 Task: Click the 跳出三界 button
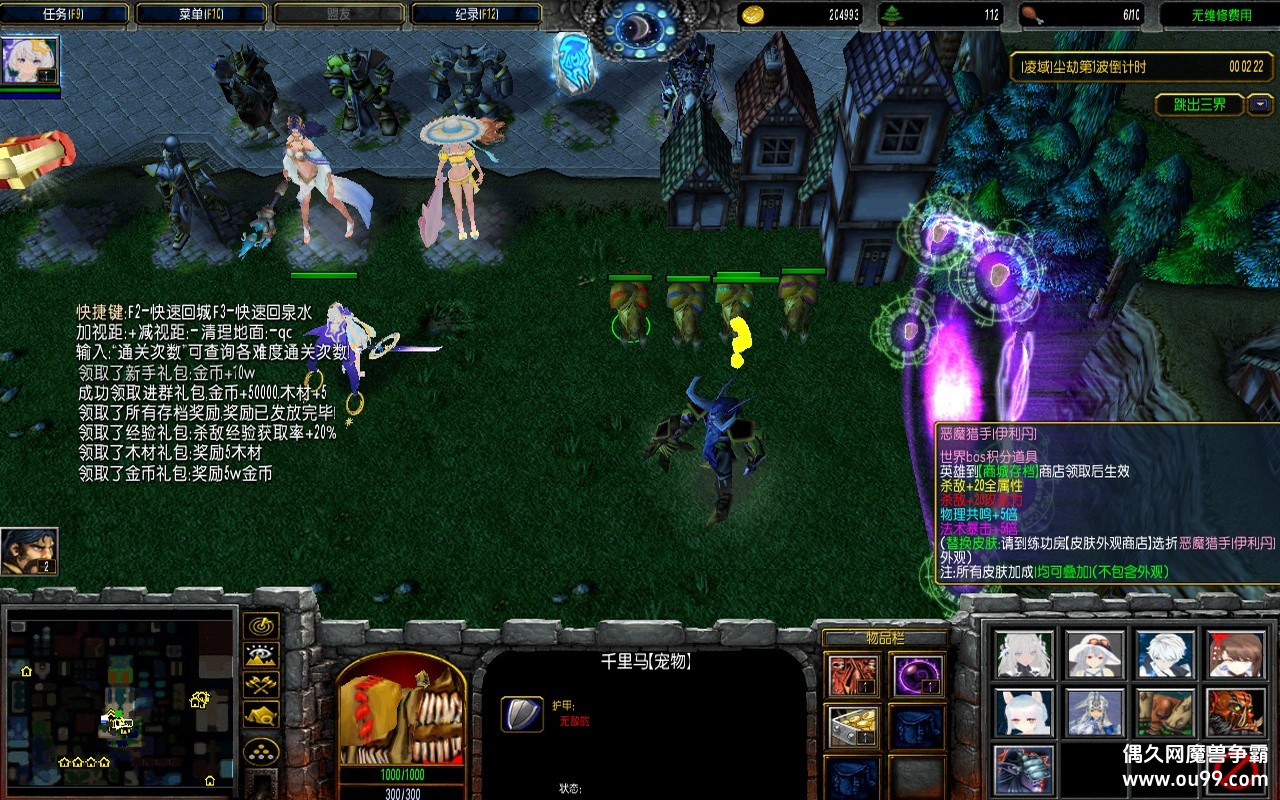pyautogui.click(x=1198, y=104)
